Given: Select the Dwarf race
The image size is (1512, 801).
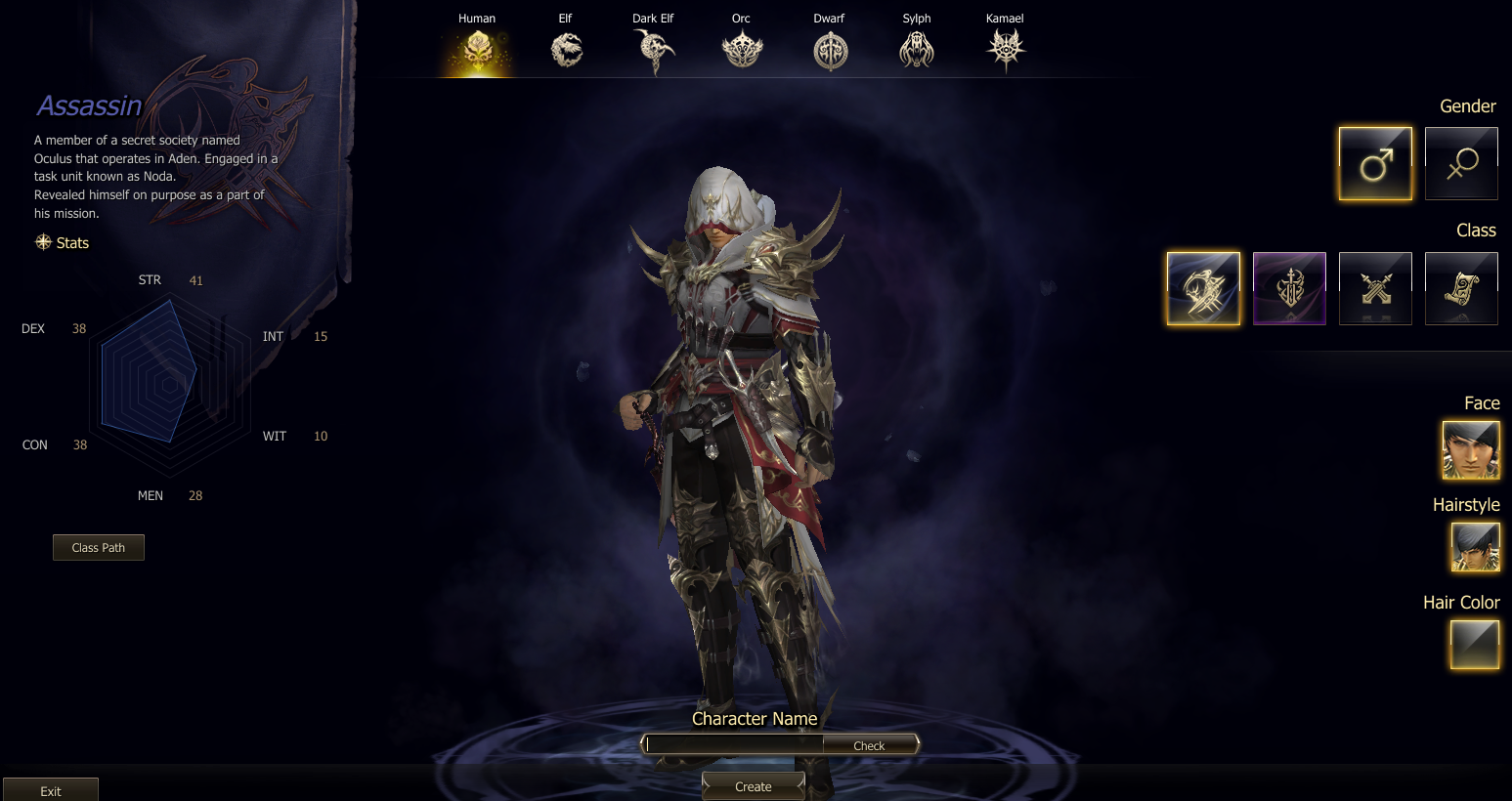Looking at the screenshot, I should pyautogui.click(x=830, y=50).
